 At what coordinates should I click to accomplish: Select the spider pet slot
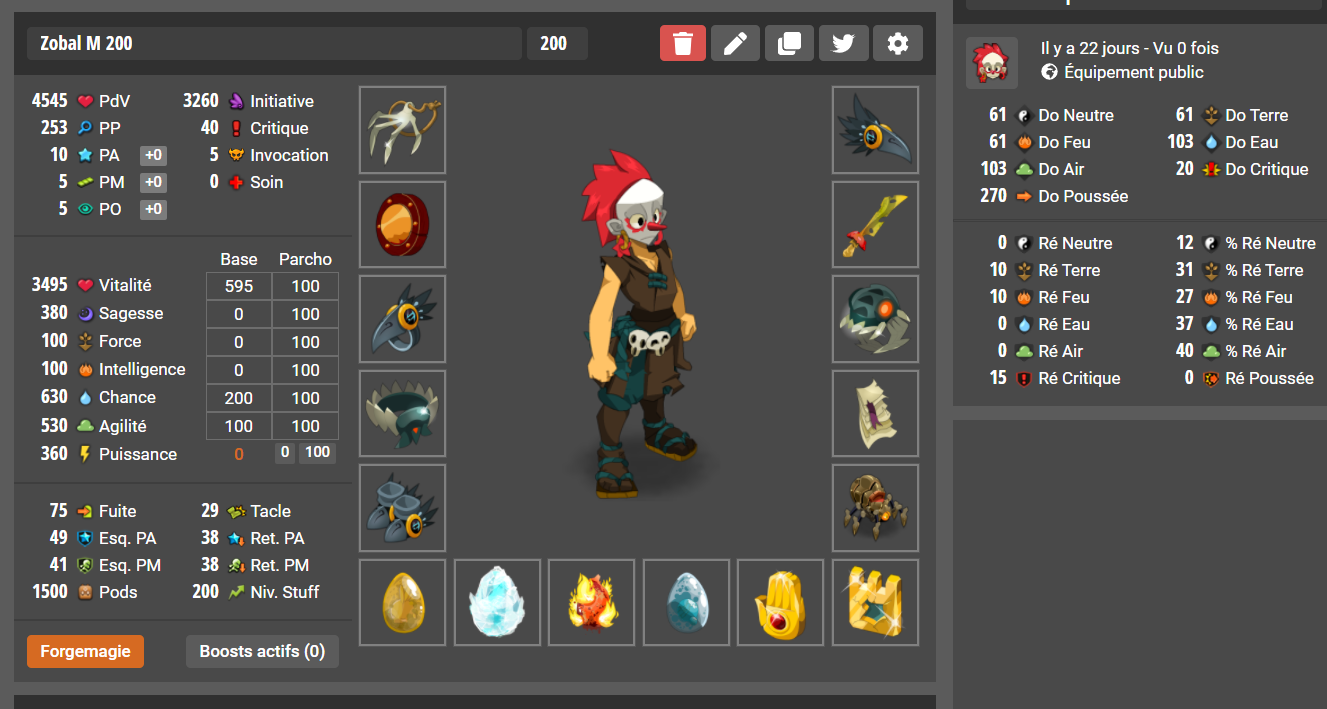click(875, 508)
